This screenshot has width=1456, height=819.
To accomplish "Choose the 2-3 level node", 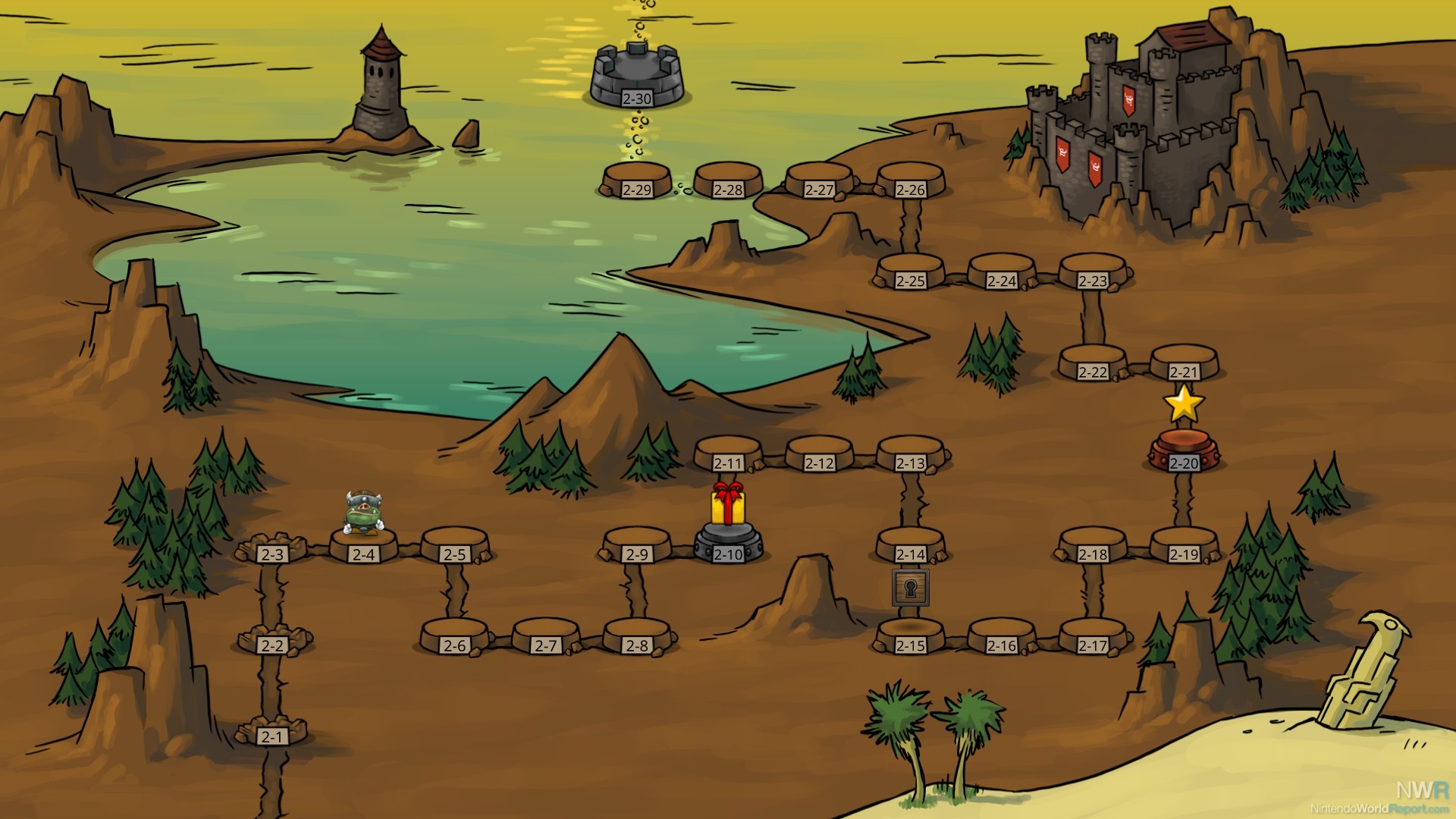I will click(271, 551).
